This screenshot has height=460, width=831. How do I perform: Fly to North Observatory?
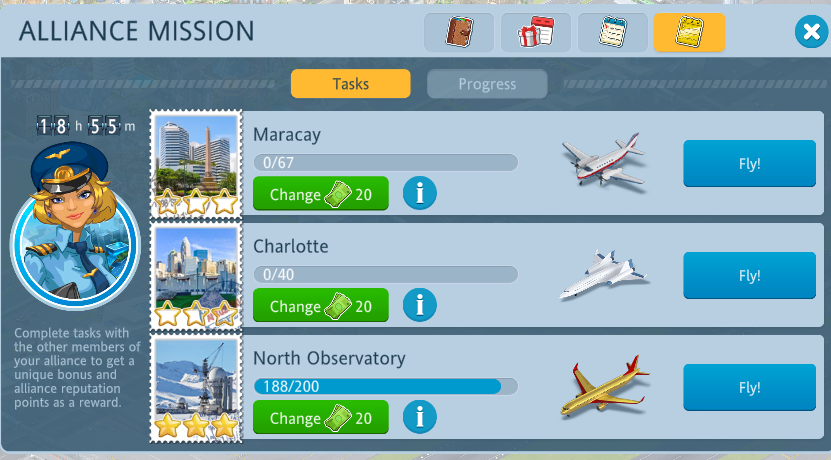749,387
